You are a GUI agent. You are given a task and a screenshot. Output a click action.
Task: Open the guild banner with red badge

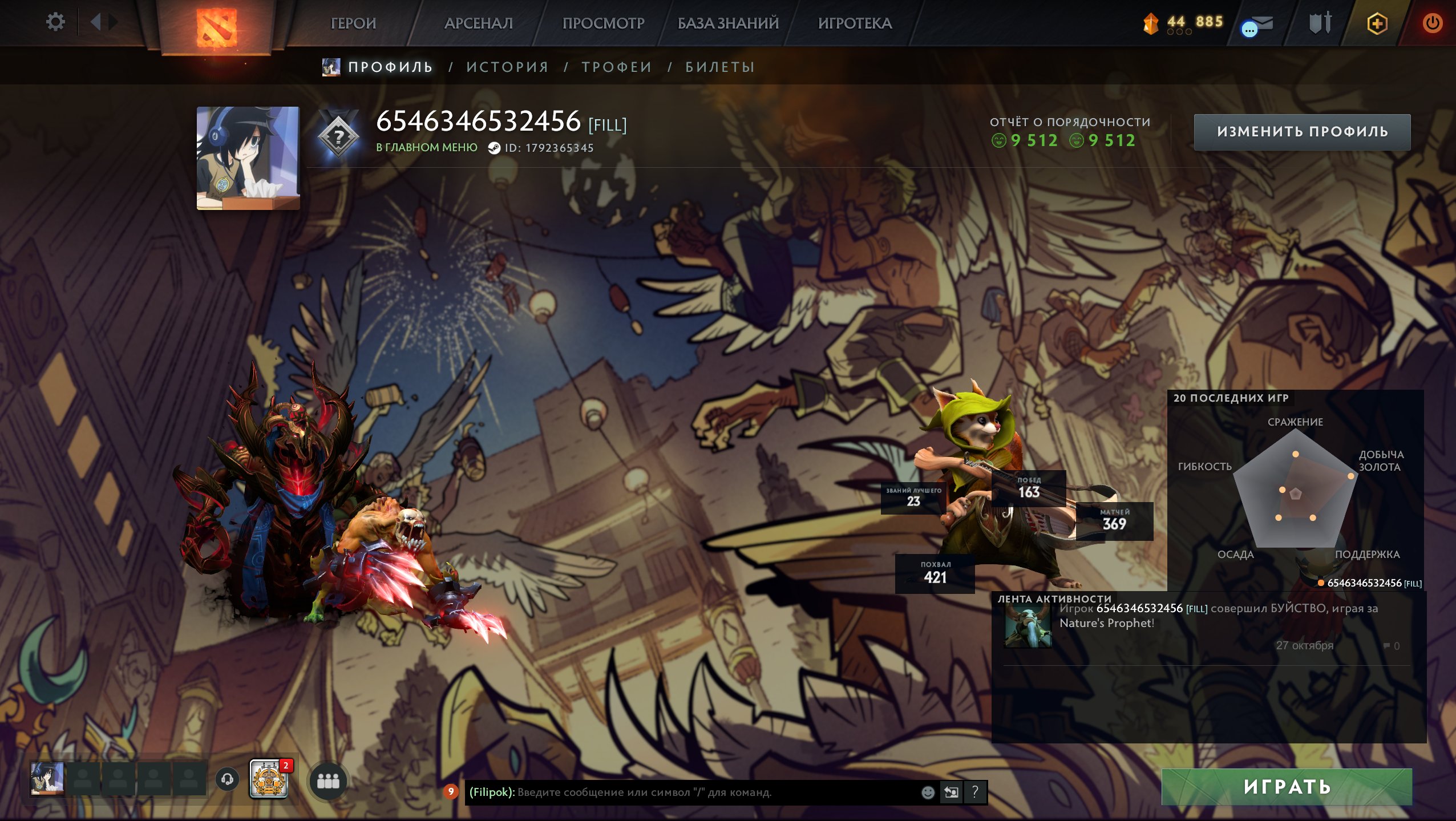click(269, 779)
